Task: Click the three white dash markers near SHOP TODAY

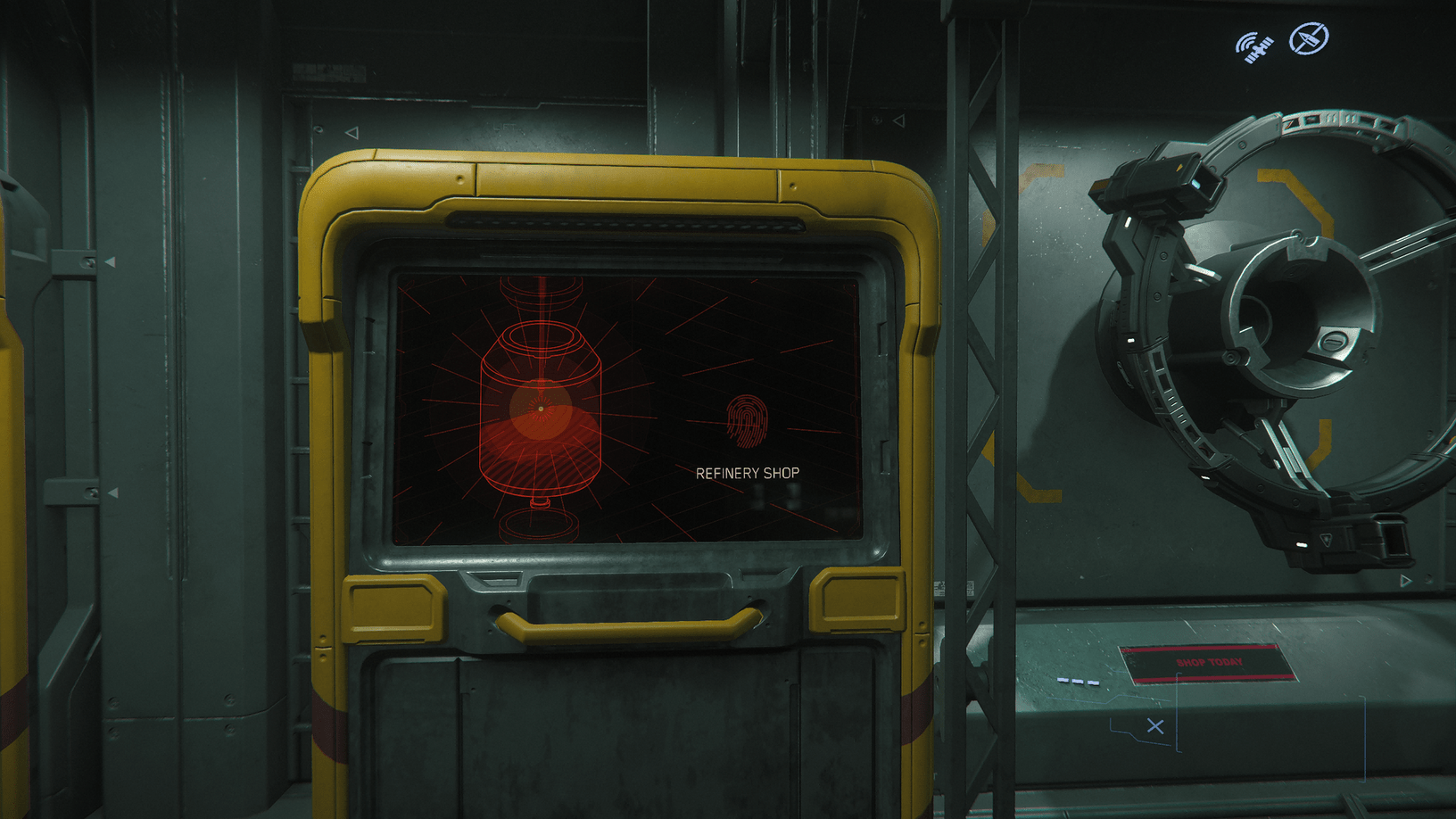Action: click(x=1077, y=682)
